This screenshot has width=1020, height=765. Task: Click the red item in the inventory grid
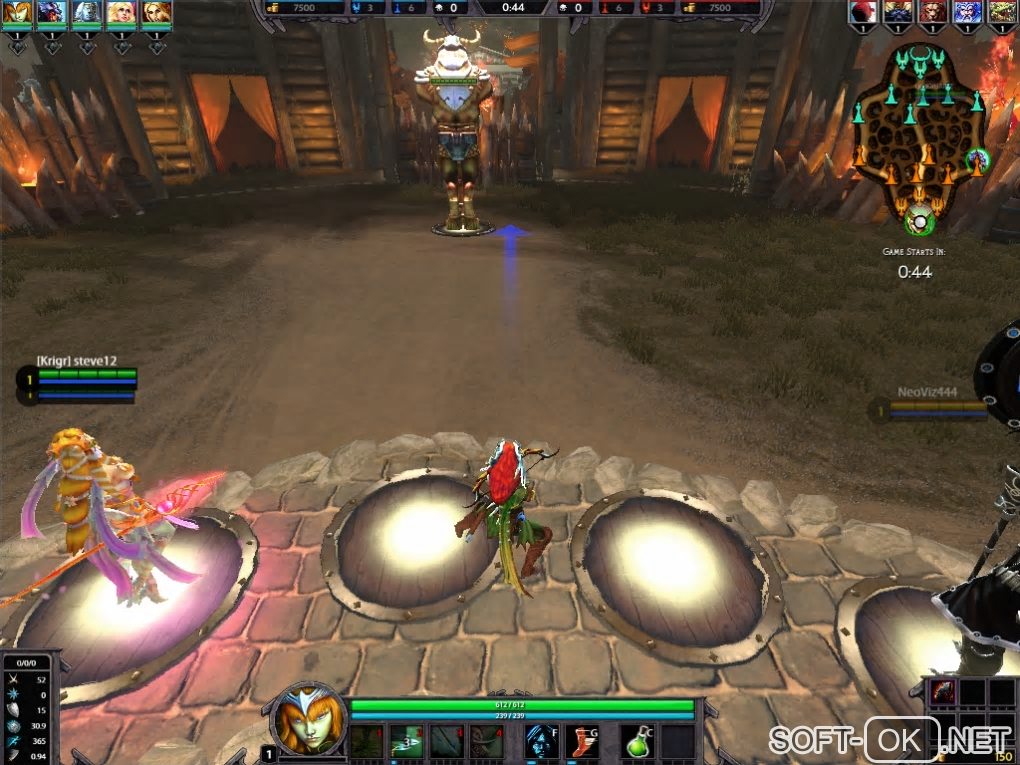point(943,691)
